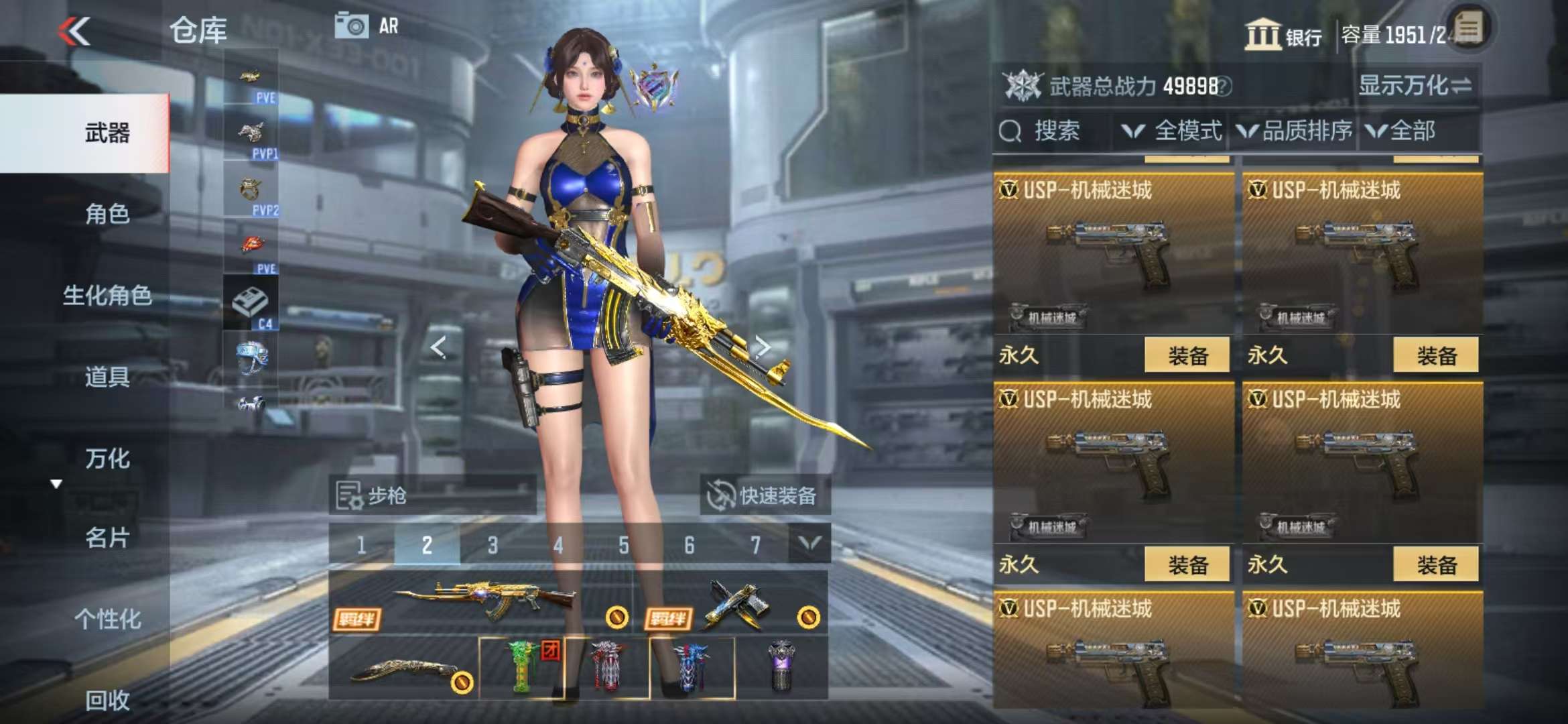Switch to 生化角色 category
This screenshot has width=1568, height=724.
(x=107, y=295)
